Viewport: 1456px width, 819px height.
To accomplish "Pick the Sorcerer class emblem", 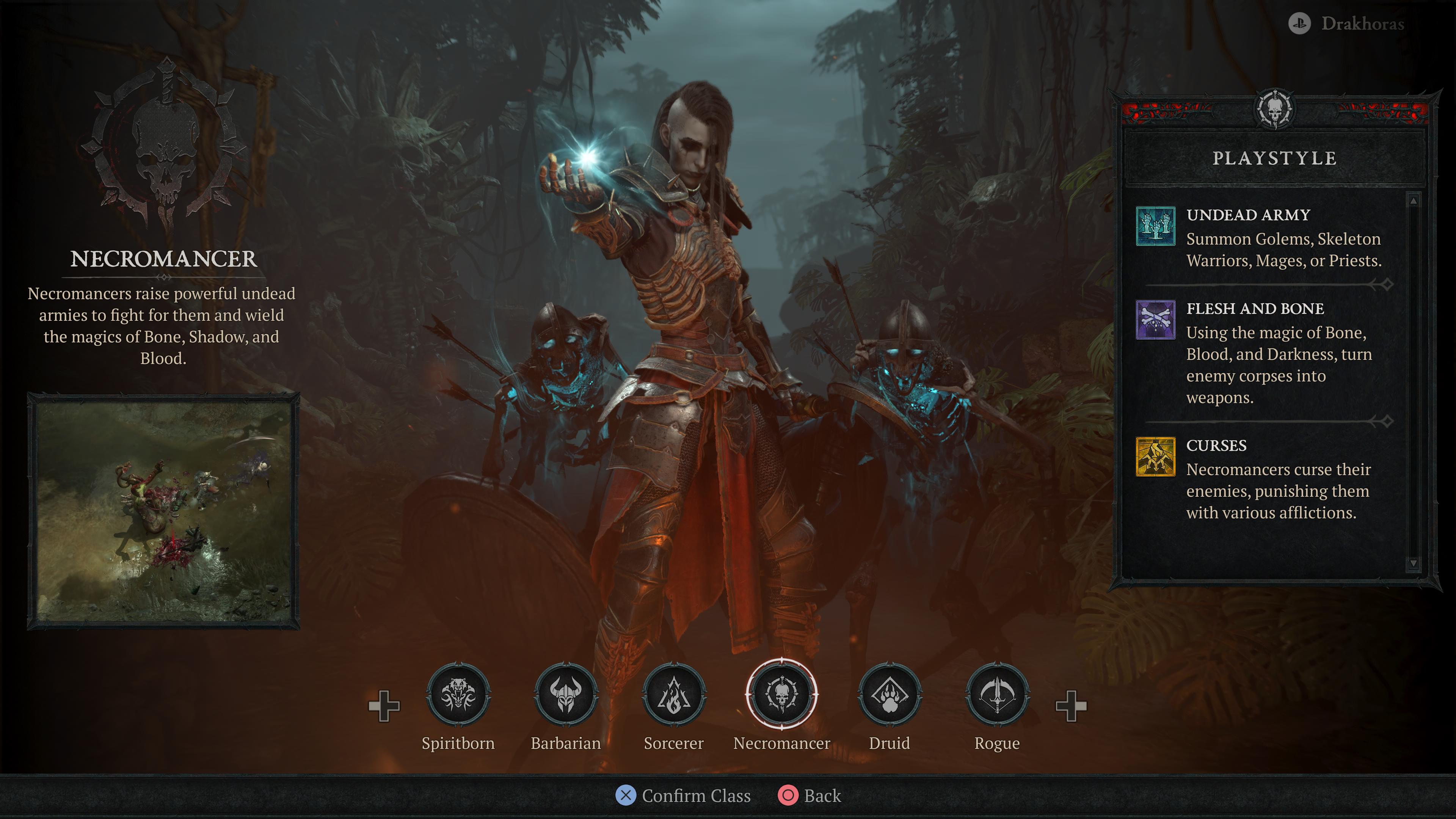I will (674, 695).
